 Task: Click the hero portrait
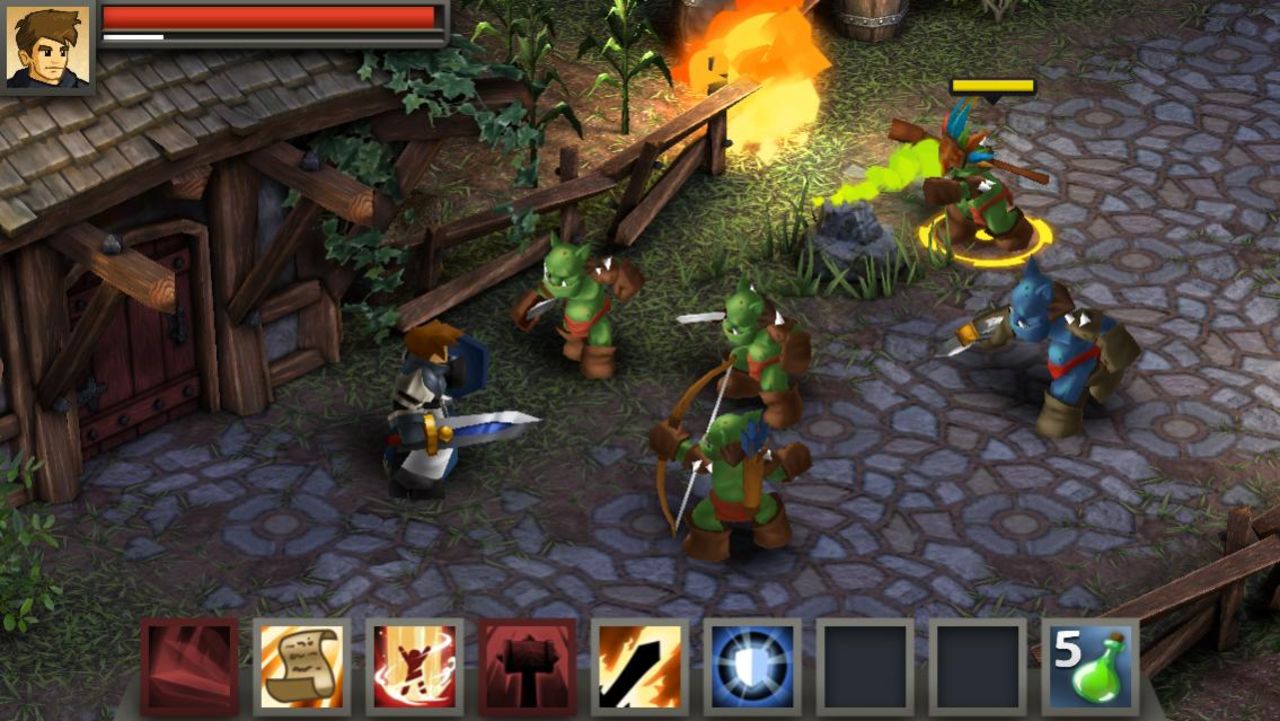click(x=47, y=48)
